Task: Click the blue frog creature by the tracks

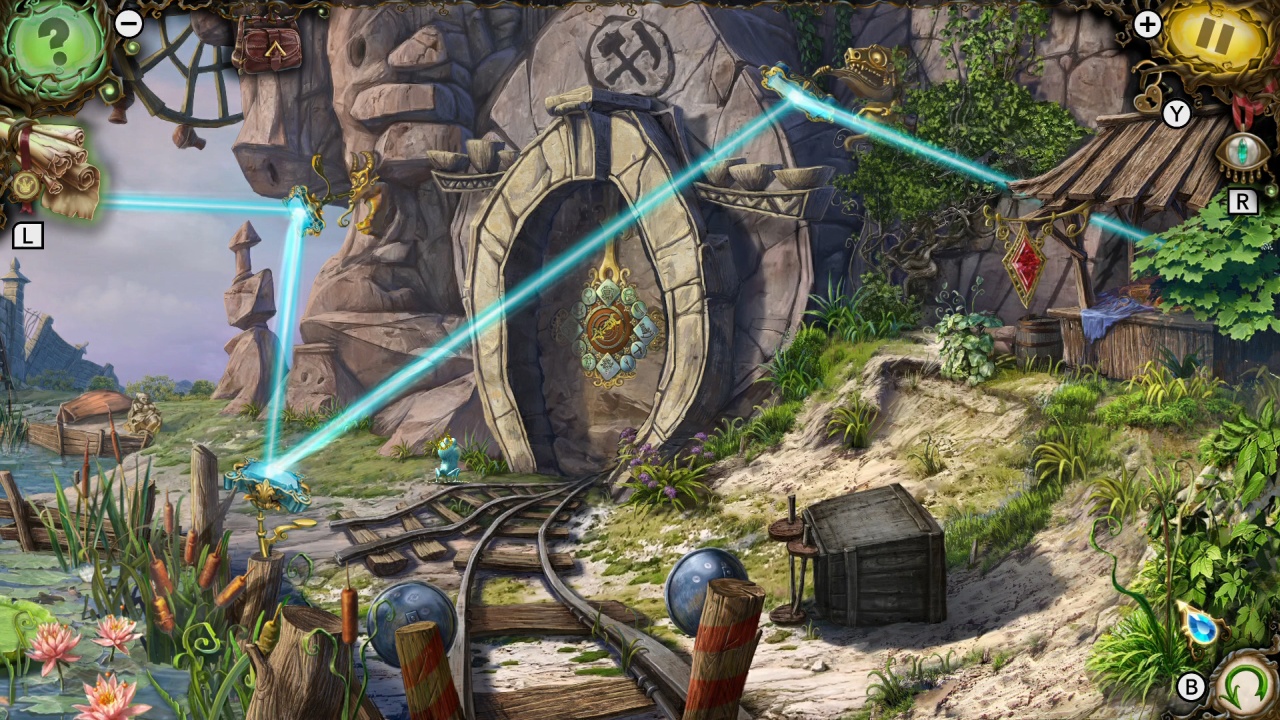Action: pos(447,460)
